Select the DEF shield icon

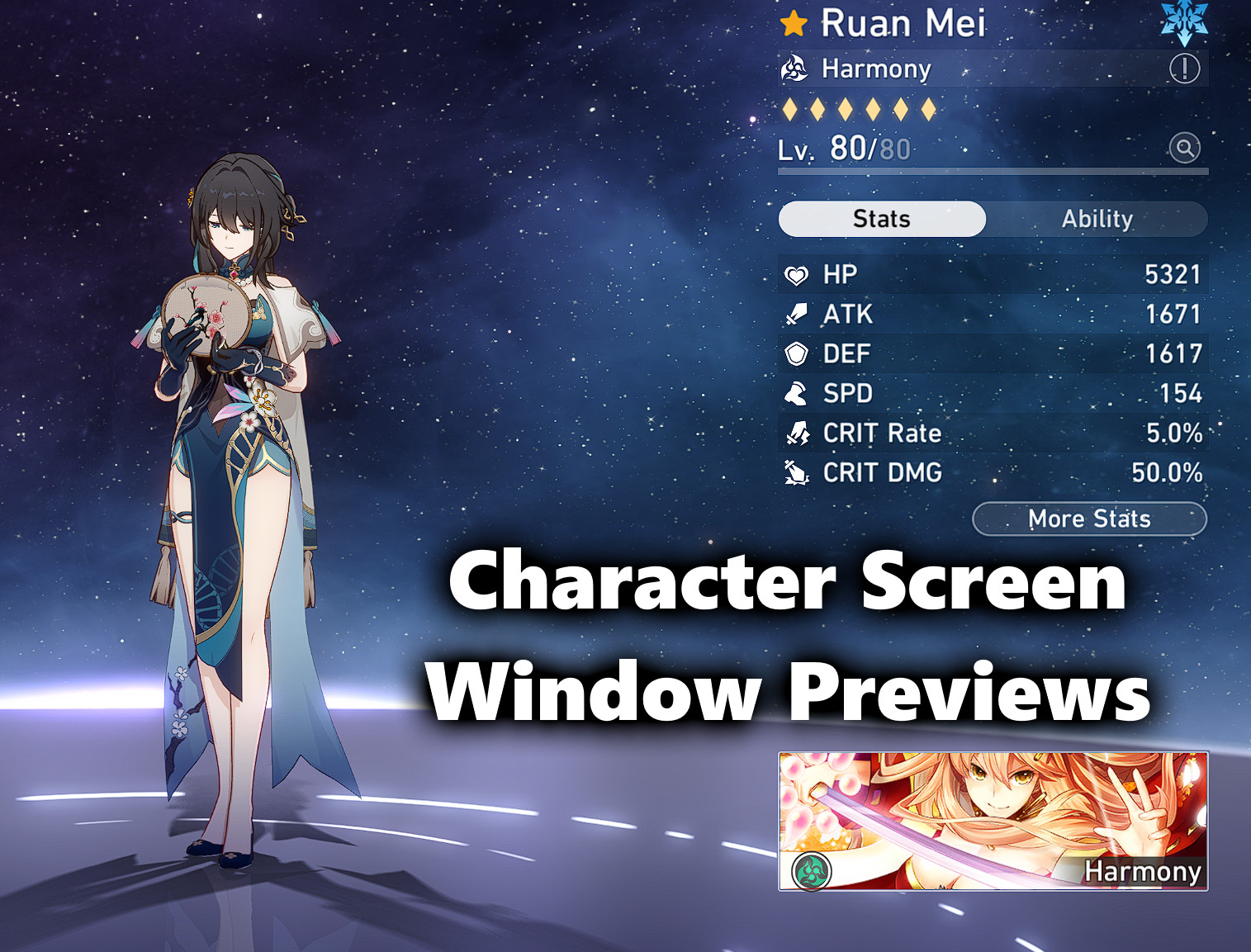798,353
